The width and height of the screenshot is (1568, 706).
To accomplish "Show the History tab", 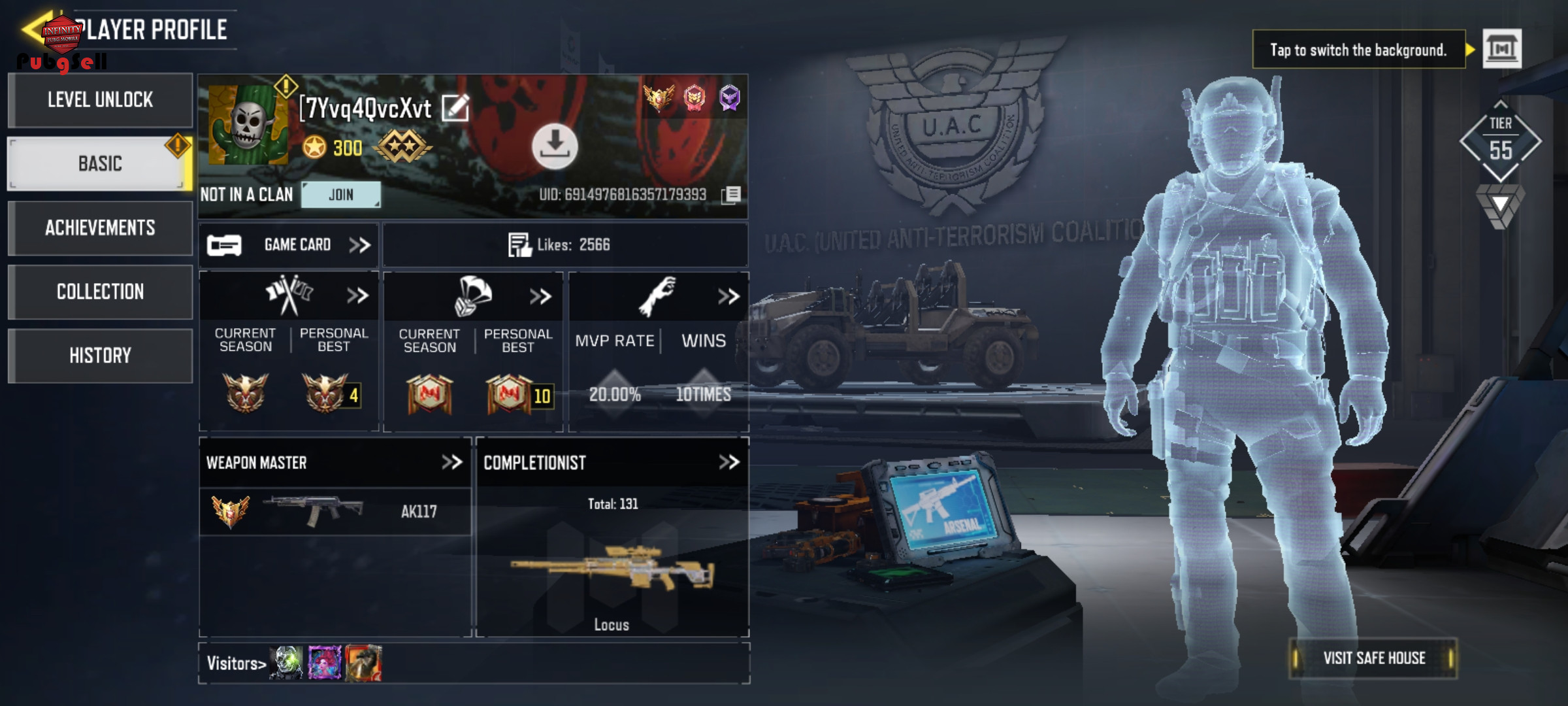I will (x=100, y=356).
